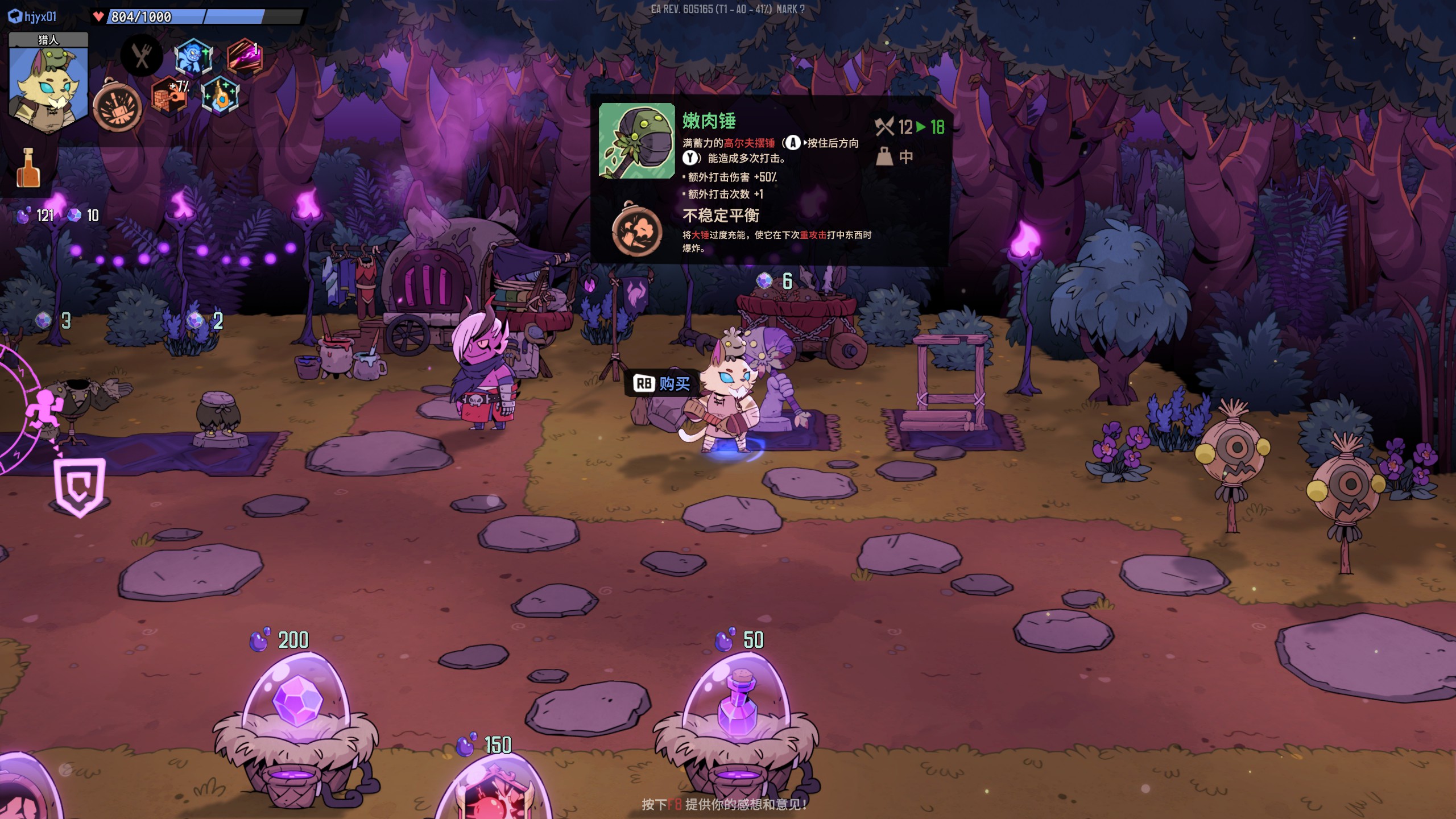Click the Hunter character portrait
Viewport: 1456px width, 819px height.
48,85
